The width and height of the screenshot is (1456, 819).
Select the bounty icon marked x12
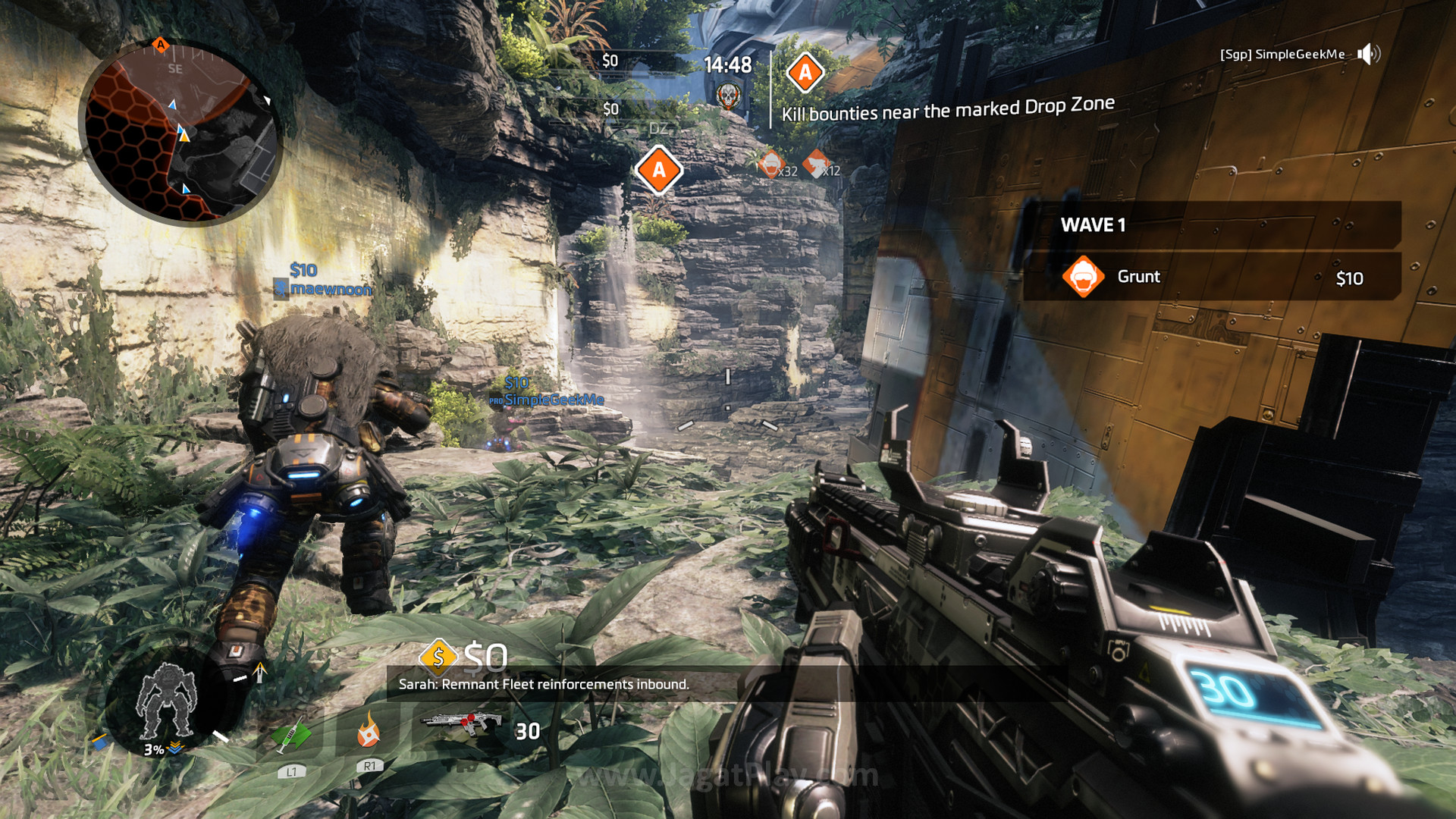point(816,162)
